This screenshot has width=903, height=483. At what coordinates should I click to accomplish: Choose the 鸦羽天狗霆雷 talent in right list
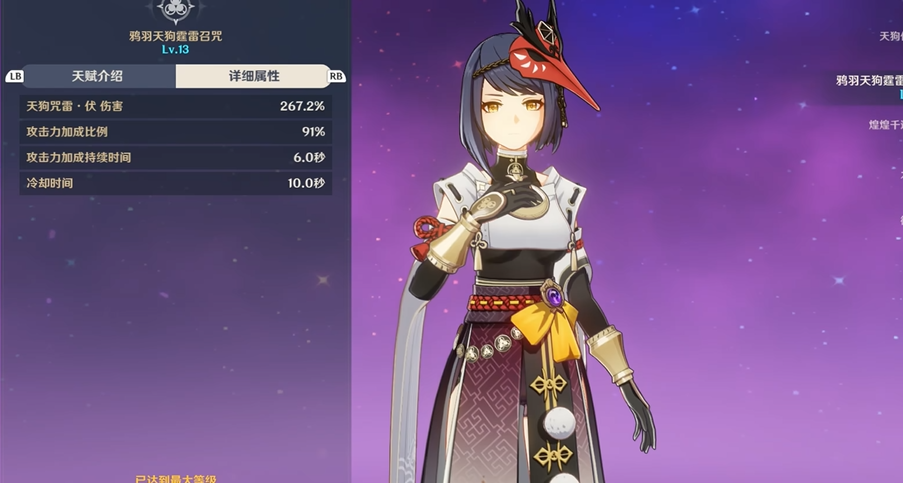(x=868, y=82)
